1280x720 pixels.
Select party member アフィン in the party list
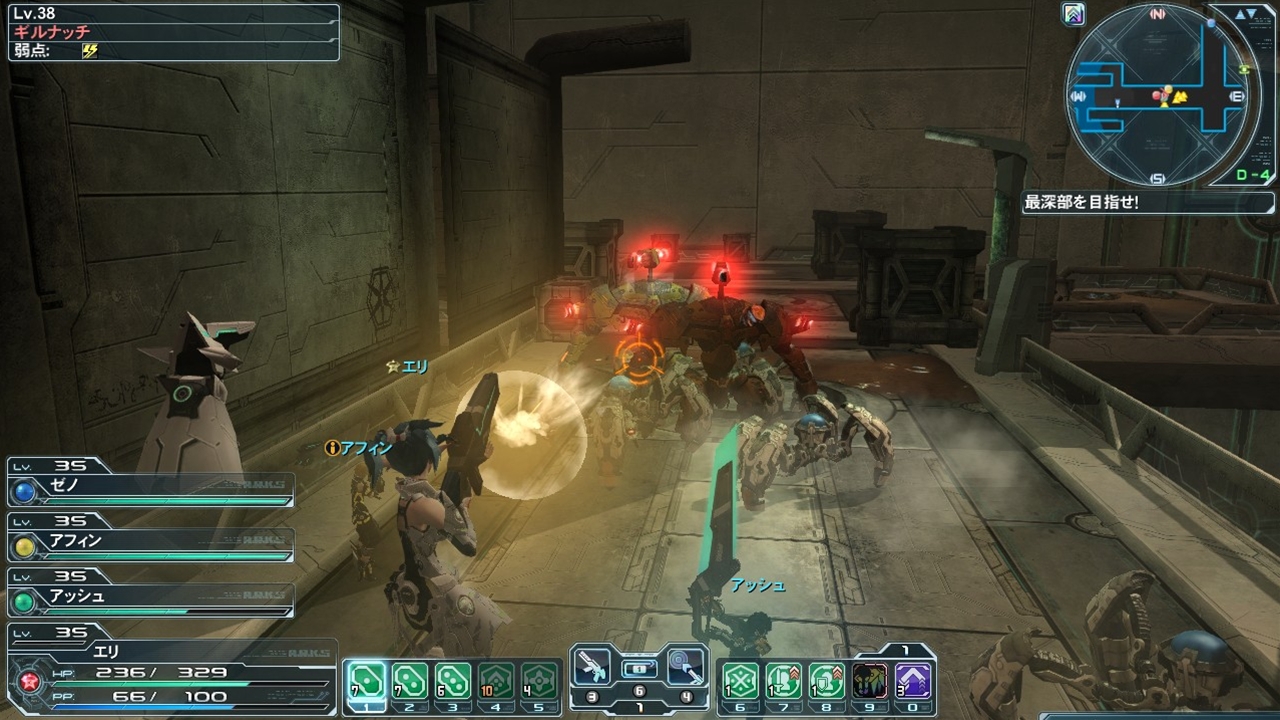pyautogui.click(x=150, y=541)
